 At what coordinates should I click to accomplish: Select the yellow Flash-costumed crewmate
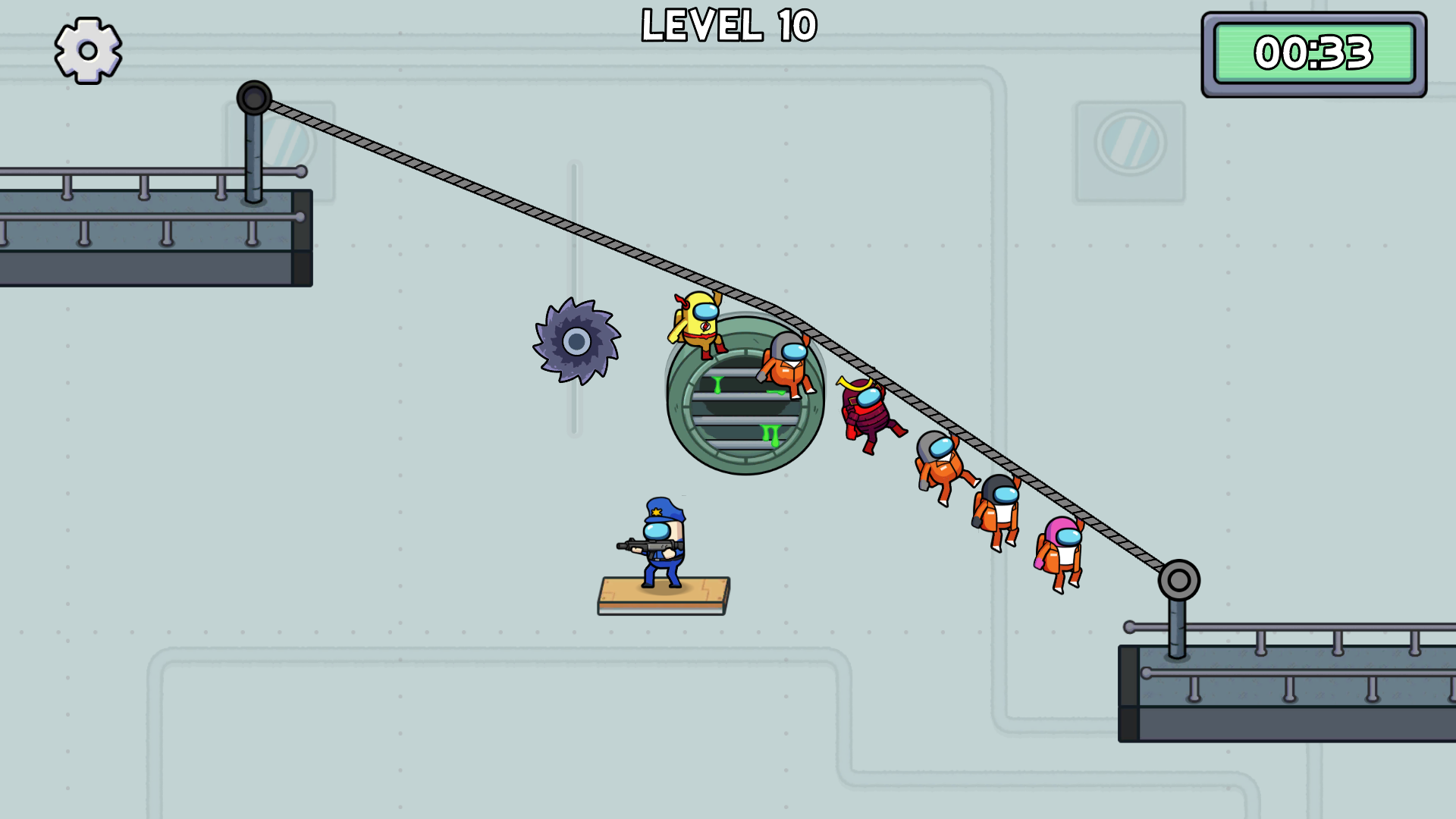tap(698, 326)
